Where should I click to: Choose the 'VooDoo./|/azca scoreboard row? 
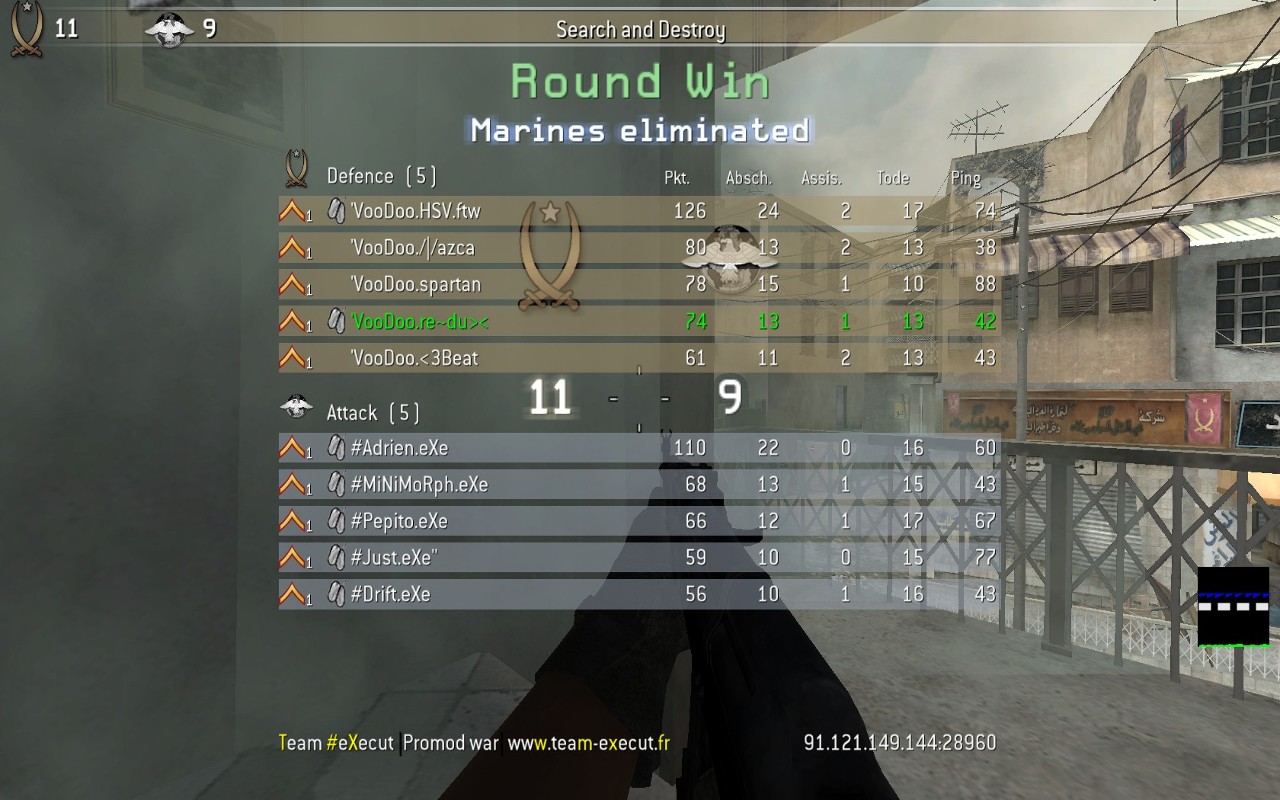(x=412, y=248)
